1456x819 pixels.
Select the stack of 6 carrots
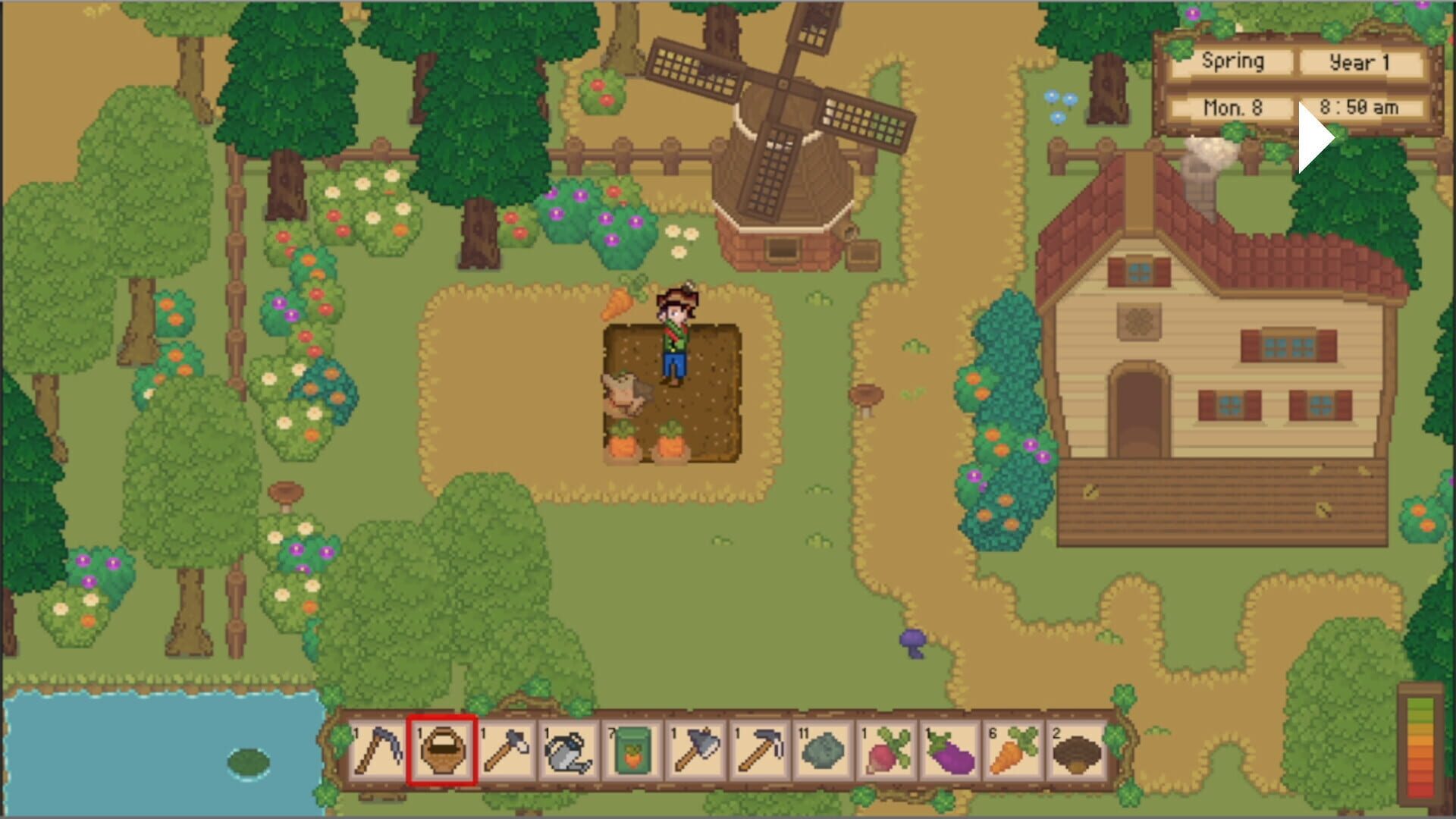[1012, 751]
